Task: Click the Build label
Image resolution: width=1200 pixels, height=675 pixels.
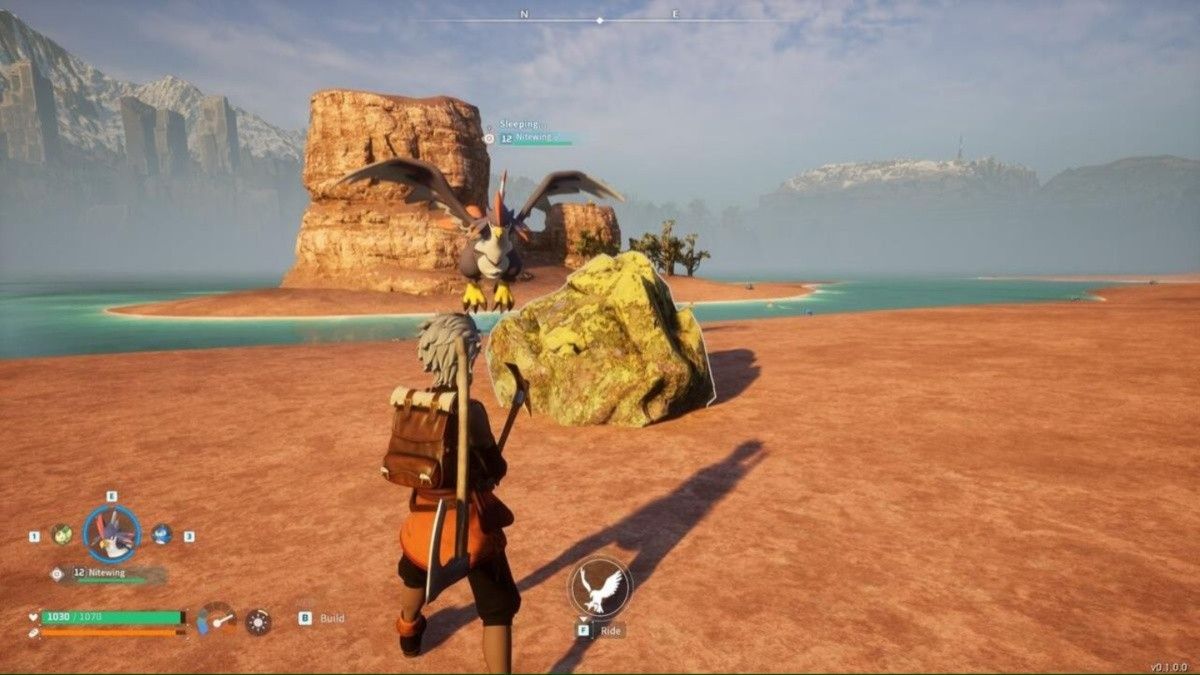Action: 332,618
